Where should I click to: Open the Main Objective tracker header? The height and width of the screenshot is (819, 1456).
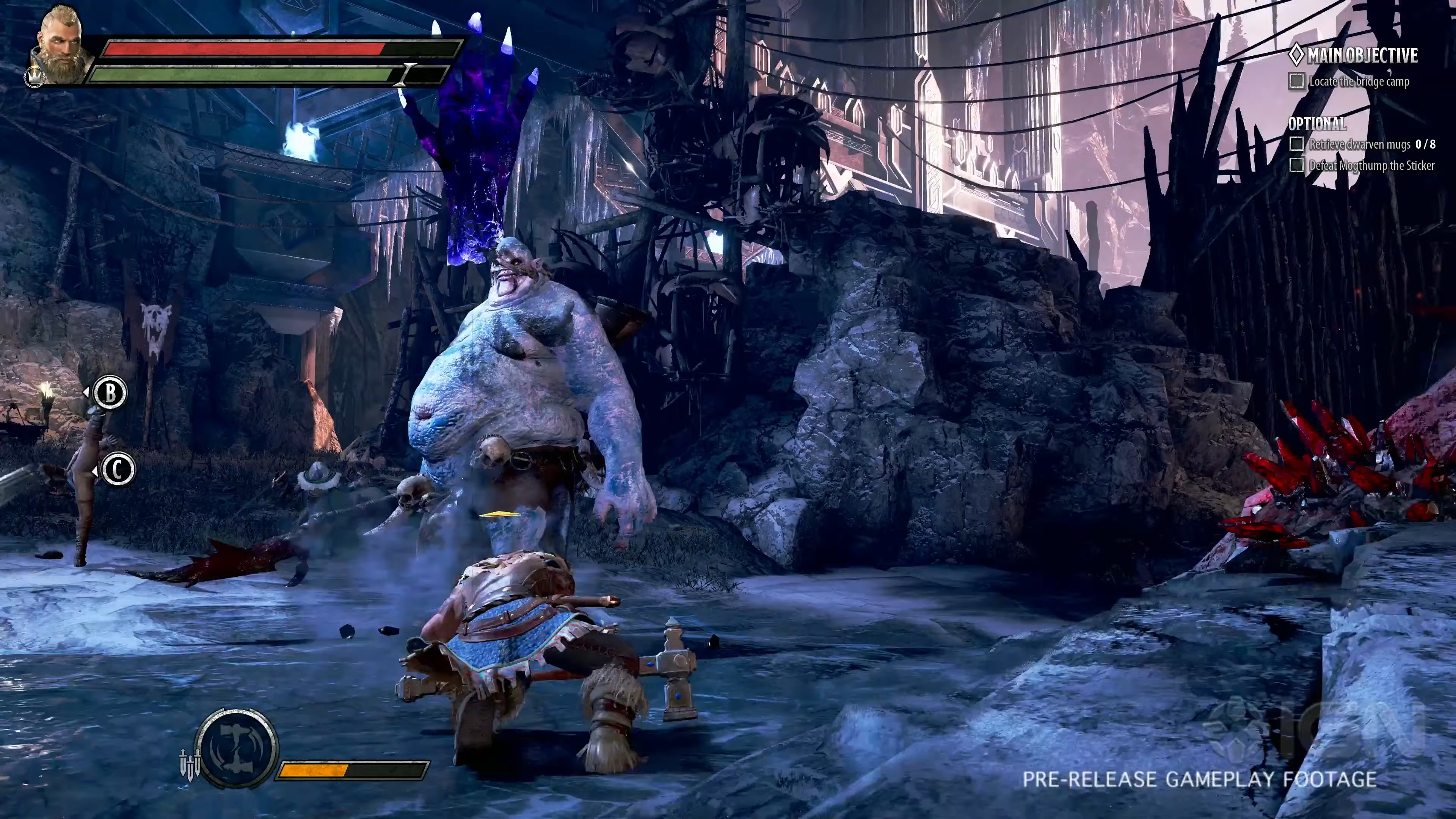click(1353, 55)
